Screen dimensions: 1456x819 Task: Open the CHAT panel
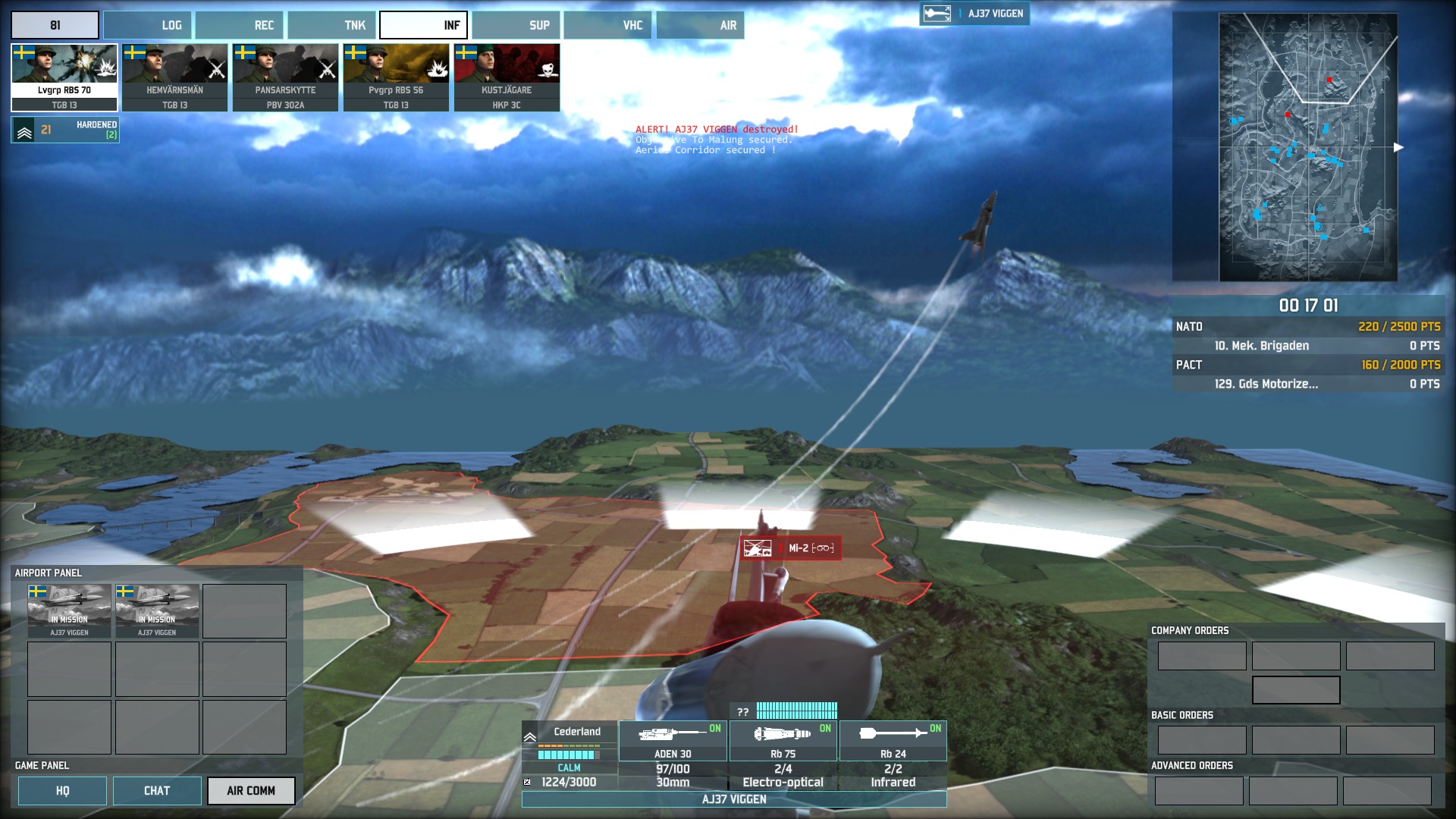click(x=157, y=791)
